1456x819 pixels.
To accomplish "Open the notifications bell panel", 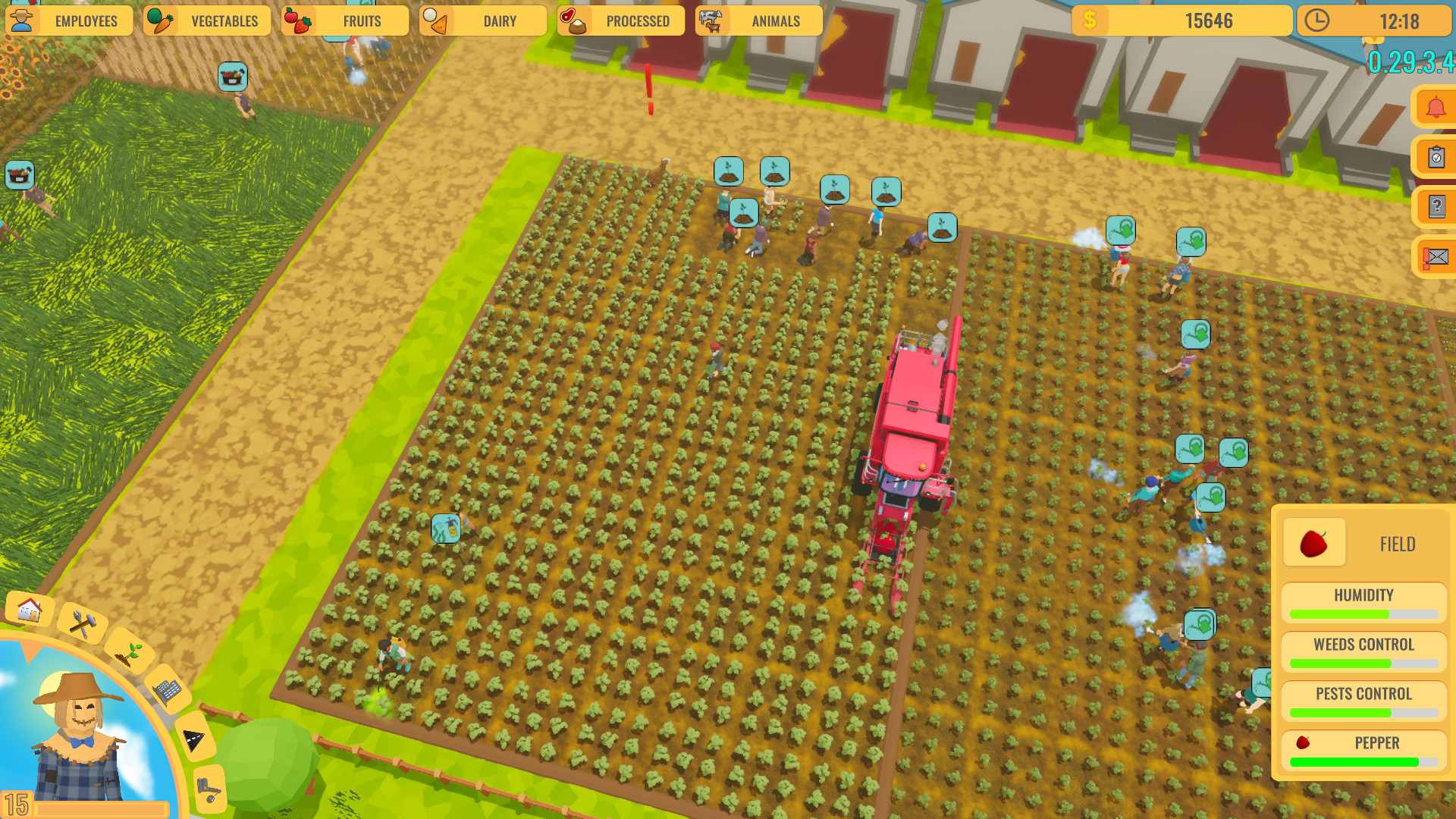I will click(1435, 106).
